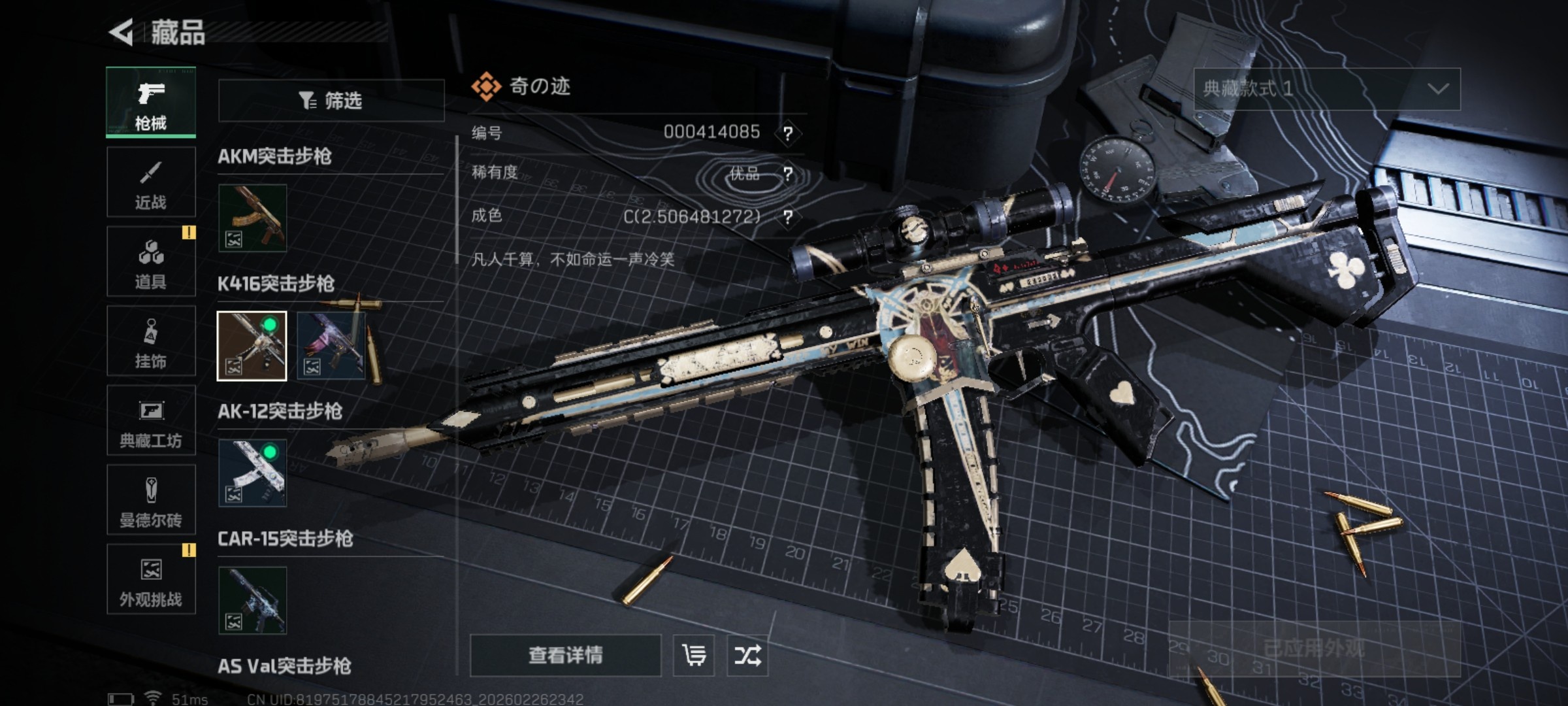Switch to the 挂饰 charms tab
The image size is (1568, 706).
151,341
